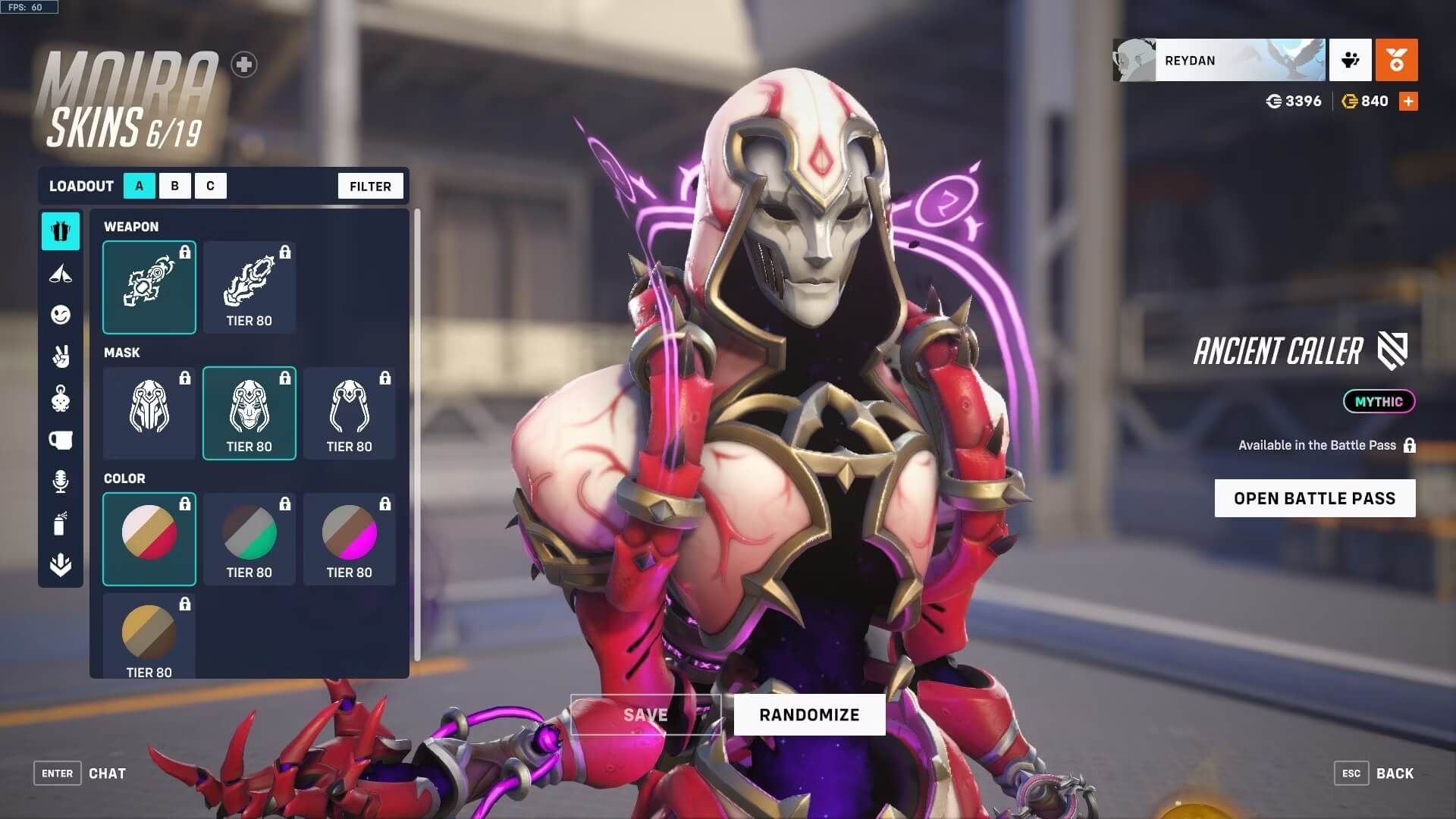
Task: Open the spray can category
Action: click(61, 523)
